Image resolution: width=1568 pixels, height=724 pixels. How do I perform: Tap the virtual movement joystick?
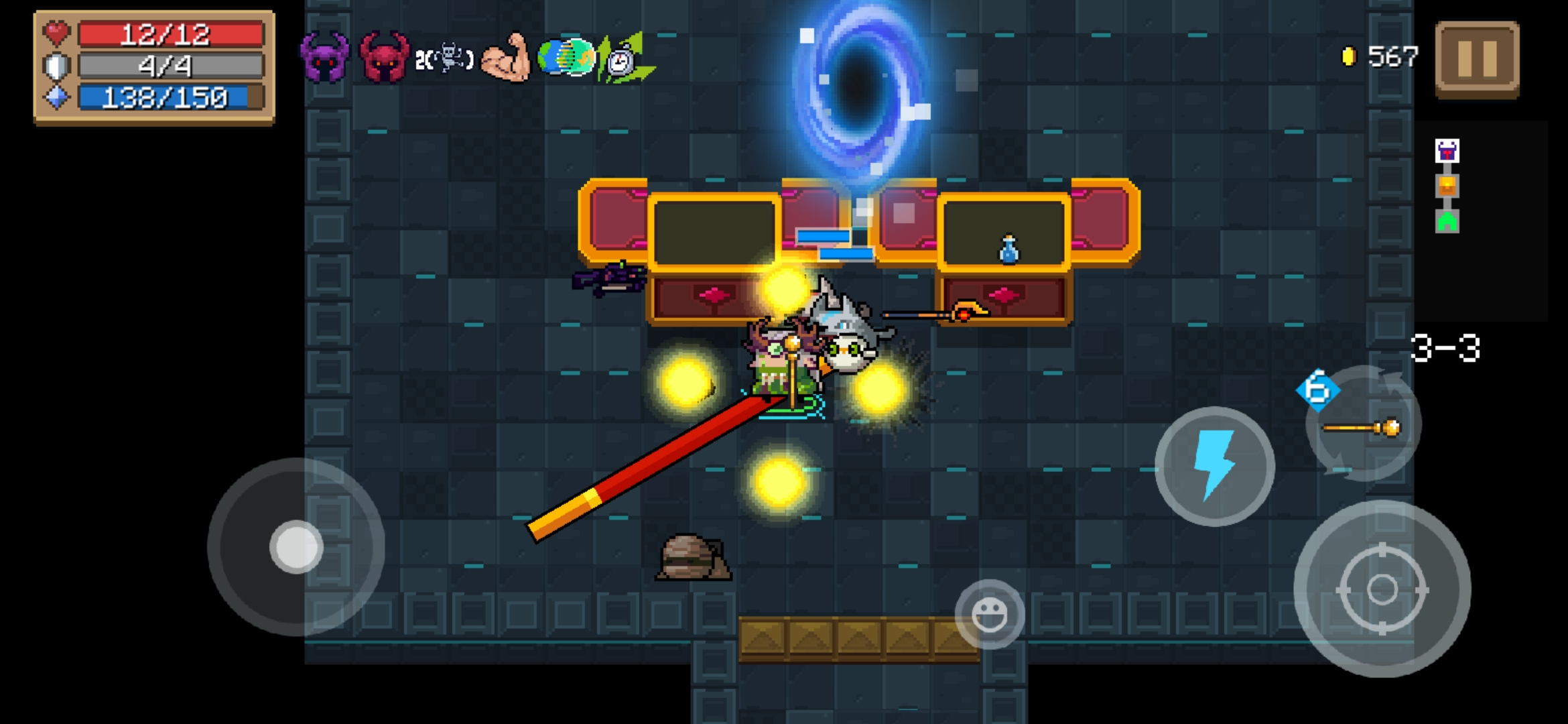point(296,547)
